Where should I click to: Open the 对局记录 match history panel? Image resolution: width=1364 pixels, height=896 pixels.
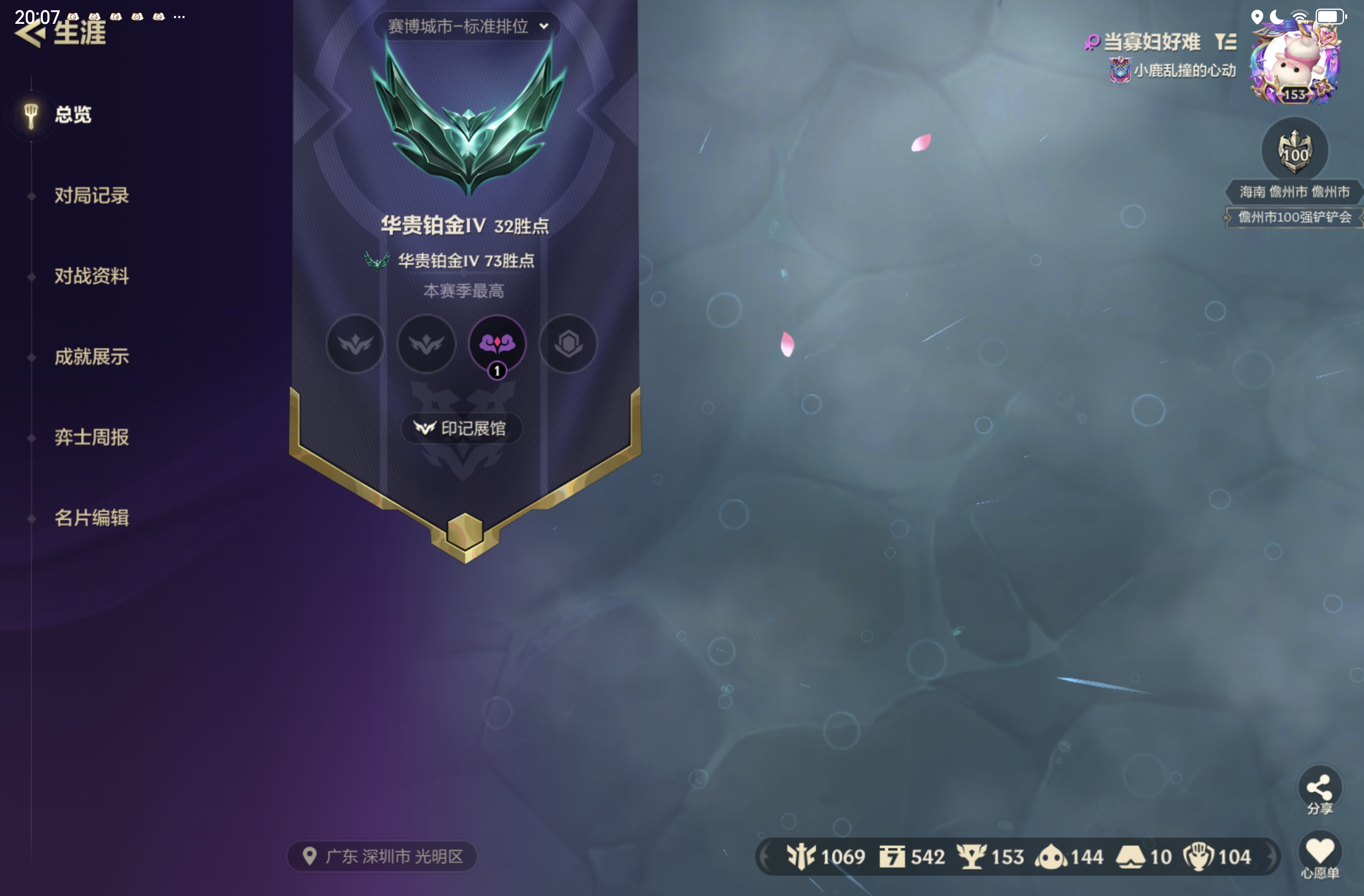click(x=91, y=196)
